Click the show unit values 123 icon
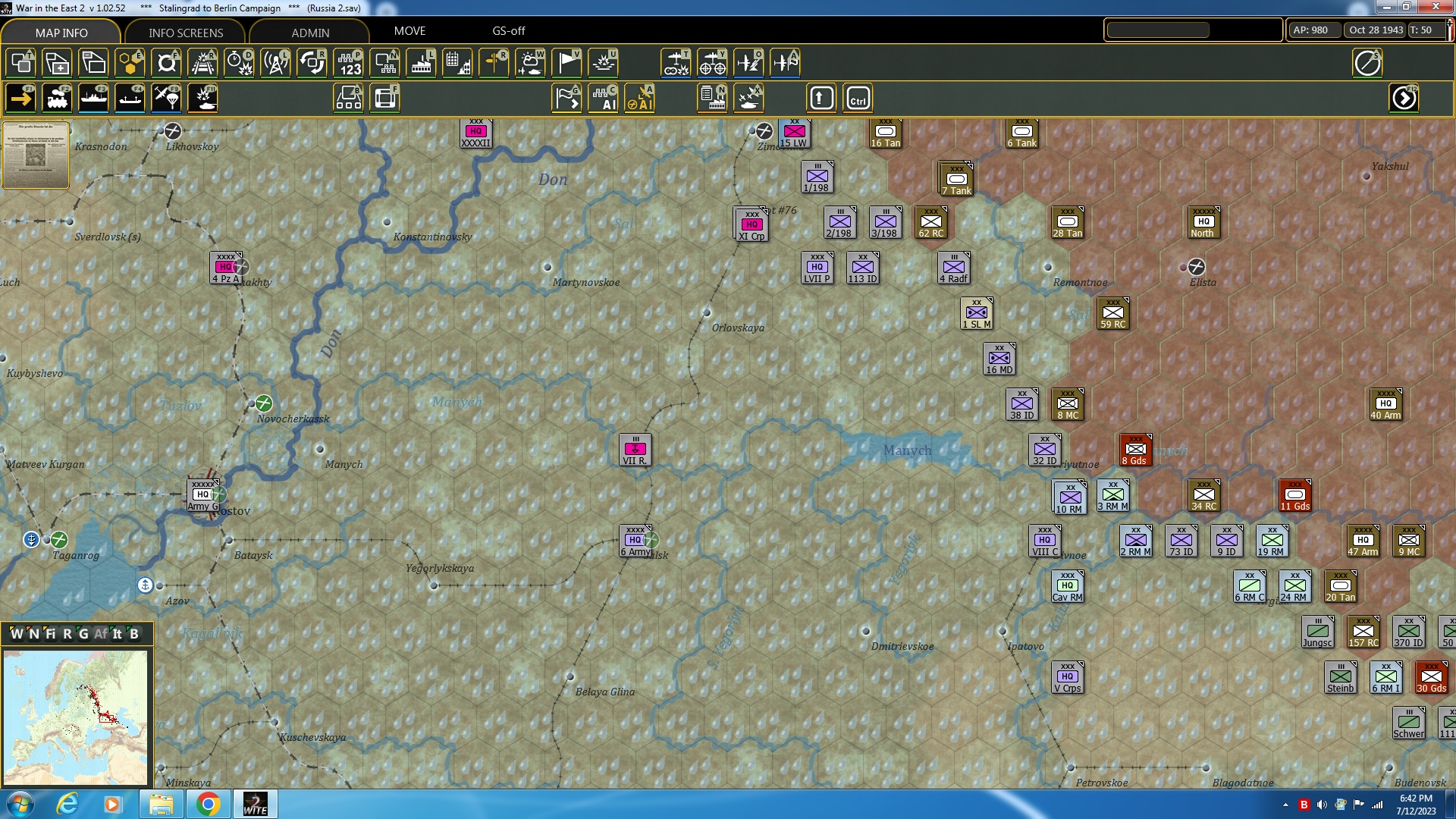This screenshot has height=819, width=1456. [347, 63]
